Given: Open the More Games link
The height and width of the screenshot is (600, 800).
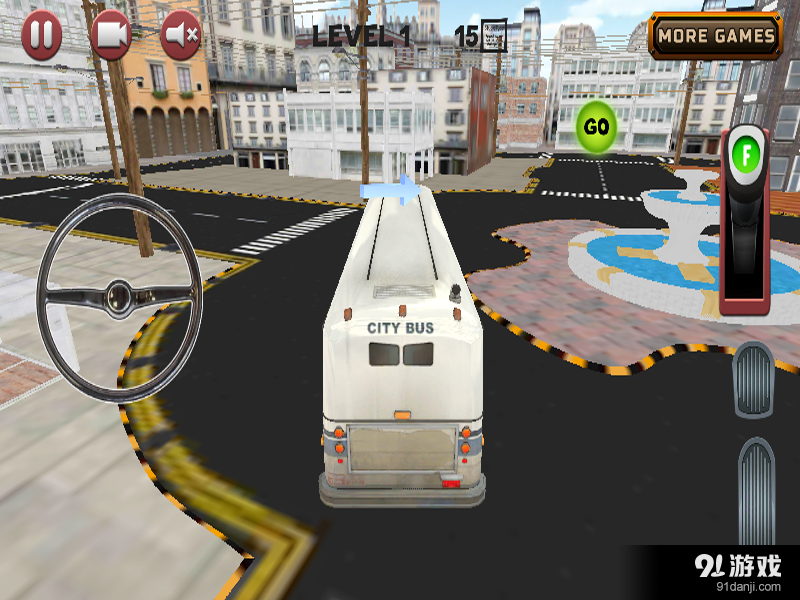Looking at the screenshot, I should 716,36.
